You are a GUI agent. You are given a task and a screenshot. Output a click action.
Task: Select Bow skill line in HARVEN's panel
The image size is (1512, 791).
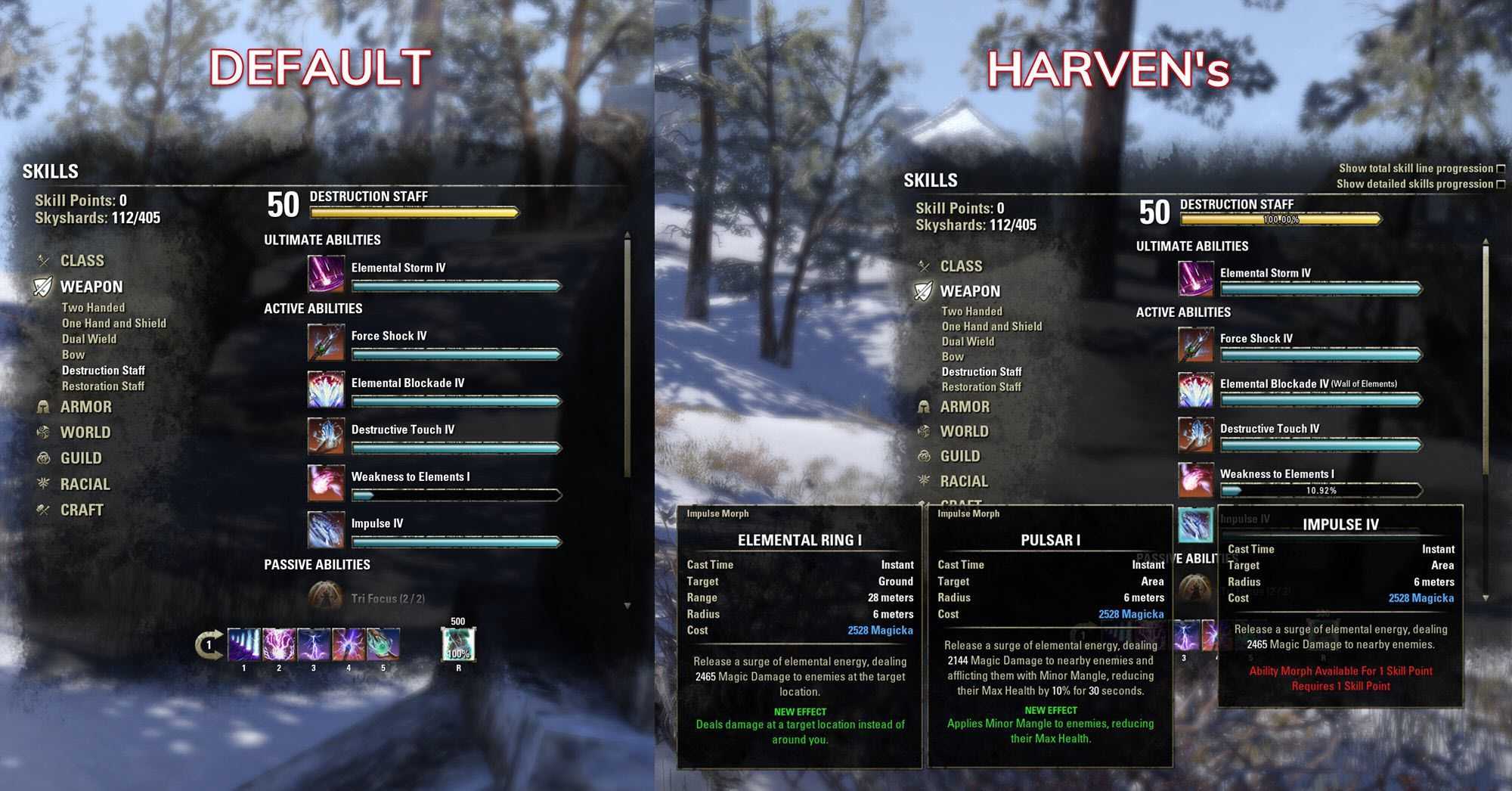tap(953, 357)
